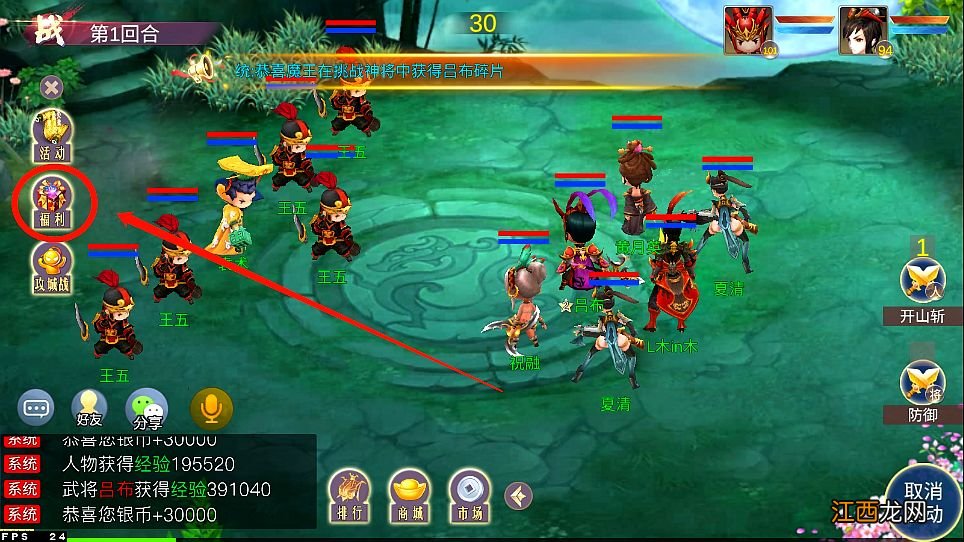
Task: Open the 攻城战 siege battle icon
Action: click(x=52, y=269)
